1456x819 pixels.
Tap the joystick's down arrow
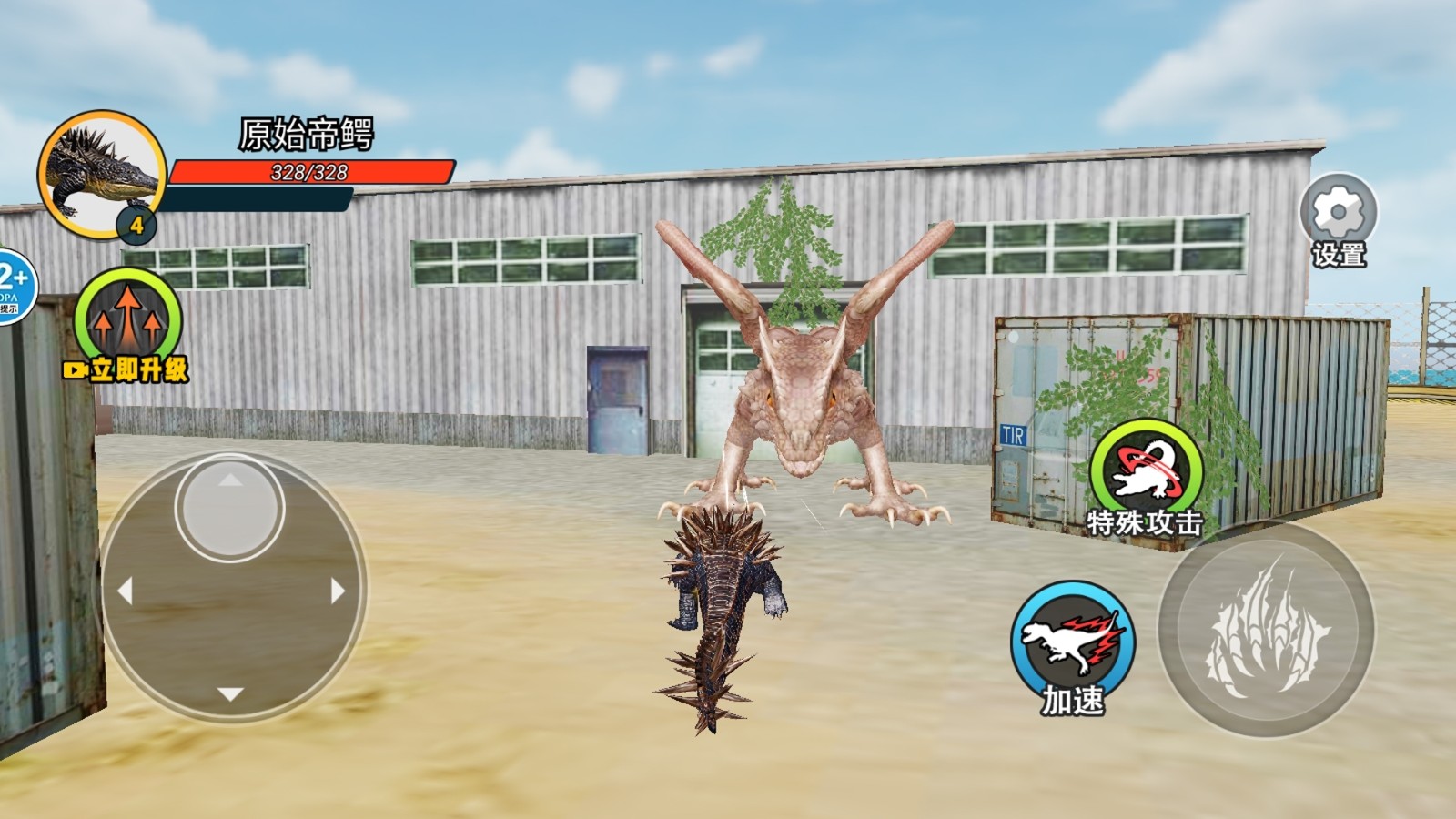click(x=230, y=694)
